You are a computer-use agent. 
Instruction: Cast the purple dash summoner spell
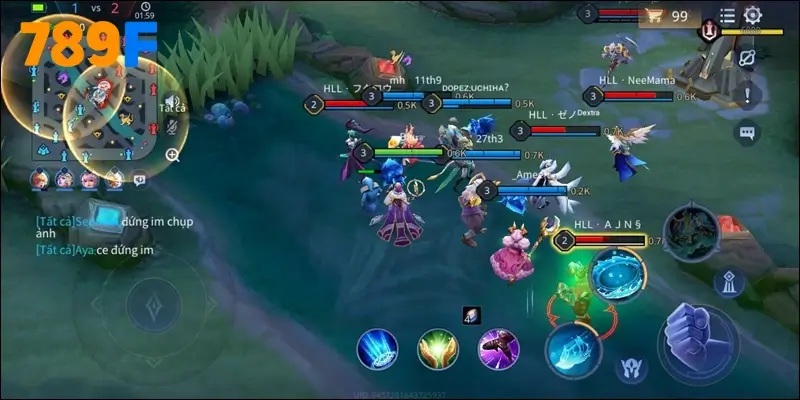[497, 348]
